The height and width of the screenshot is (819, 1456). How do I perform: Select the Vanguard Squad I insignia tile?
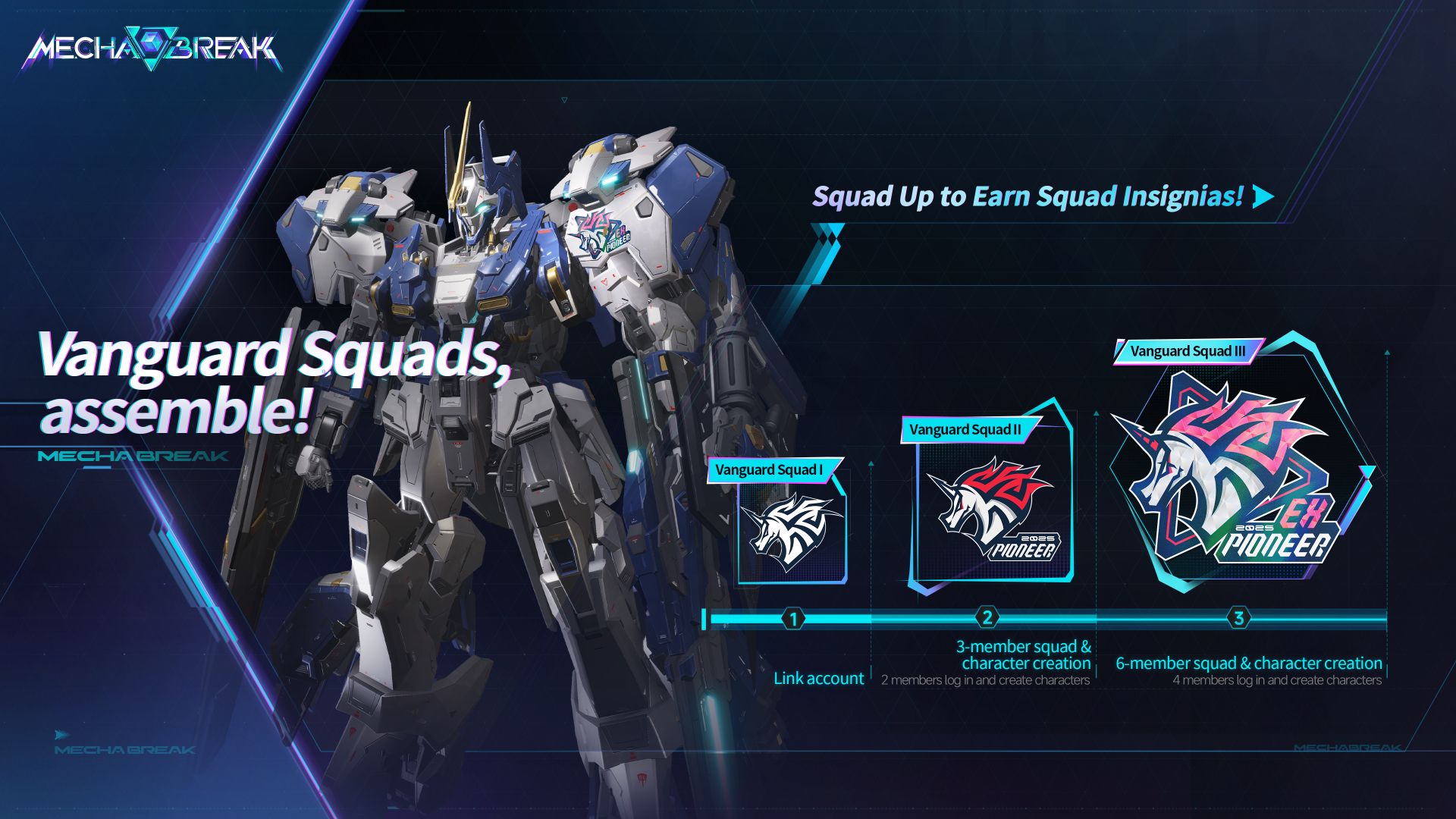point(792,529)
